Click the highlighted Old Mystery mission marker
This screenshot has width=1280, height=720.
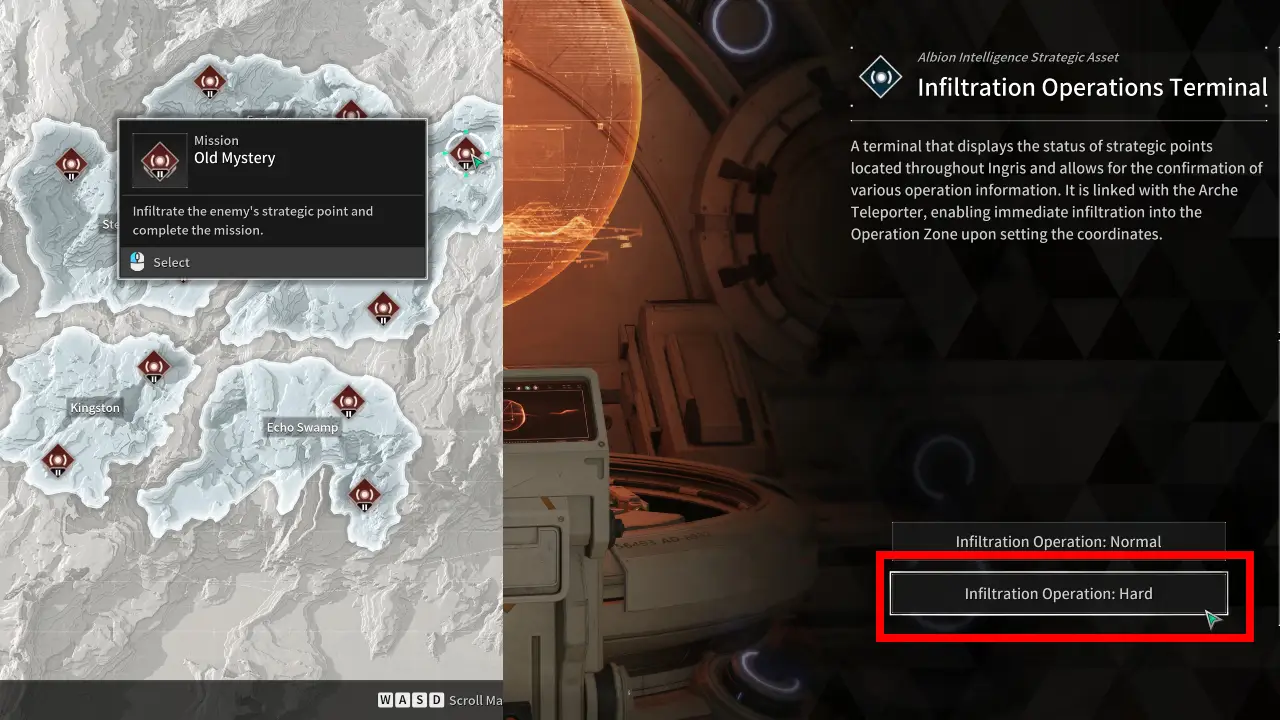[465, 154]
